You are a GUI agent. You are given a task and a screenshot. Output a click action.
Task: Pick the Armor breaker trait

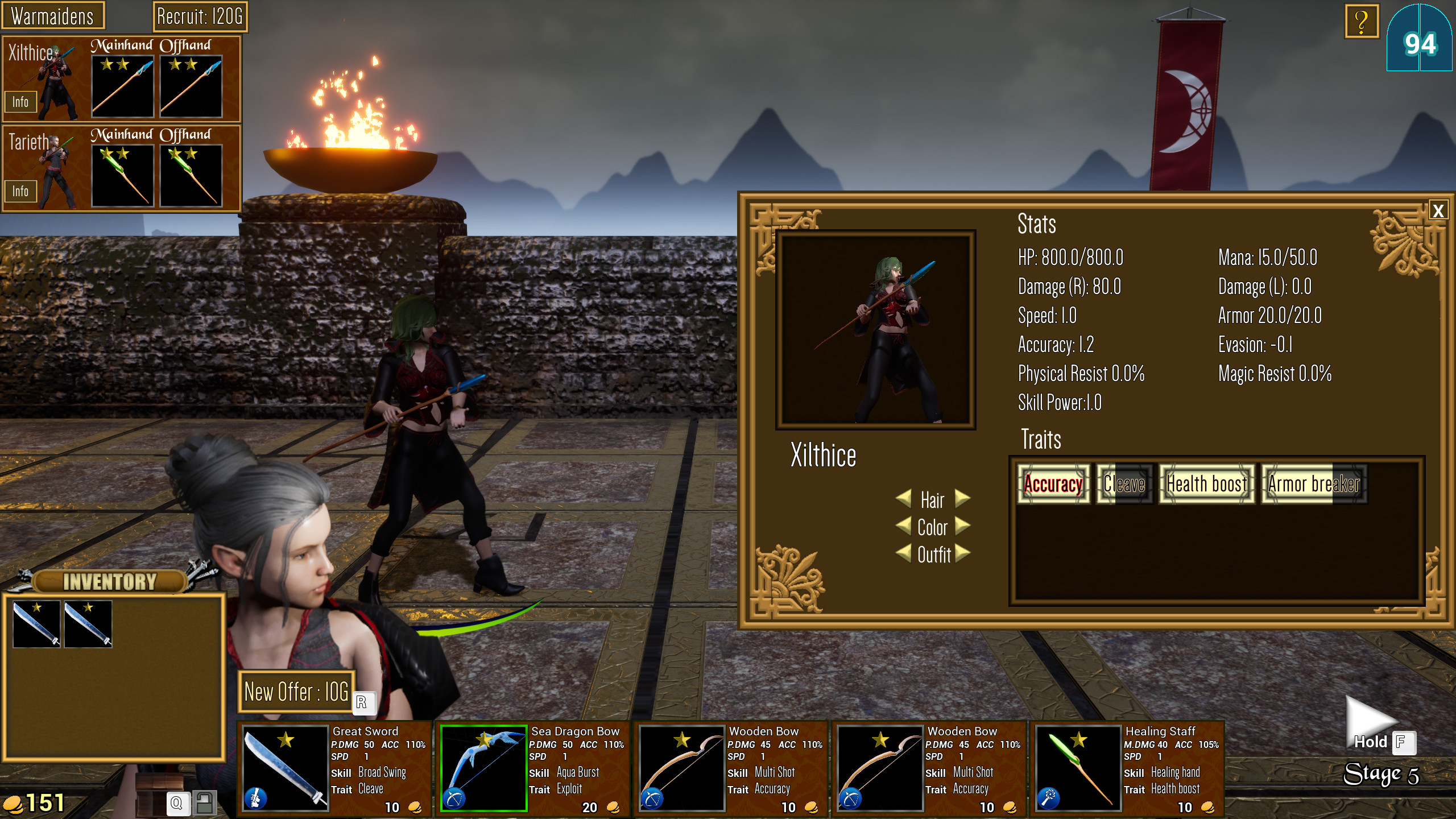click(x=1314, y=484)
